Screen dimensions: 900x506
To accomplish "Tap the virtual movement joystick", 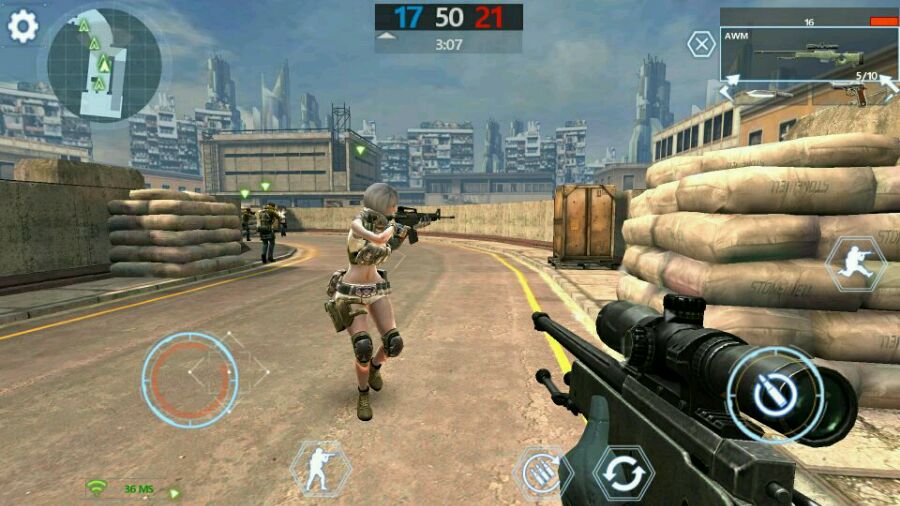I will point(190,379).
